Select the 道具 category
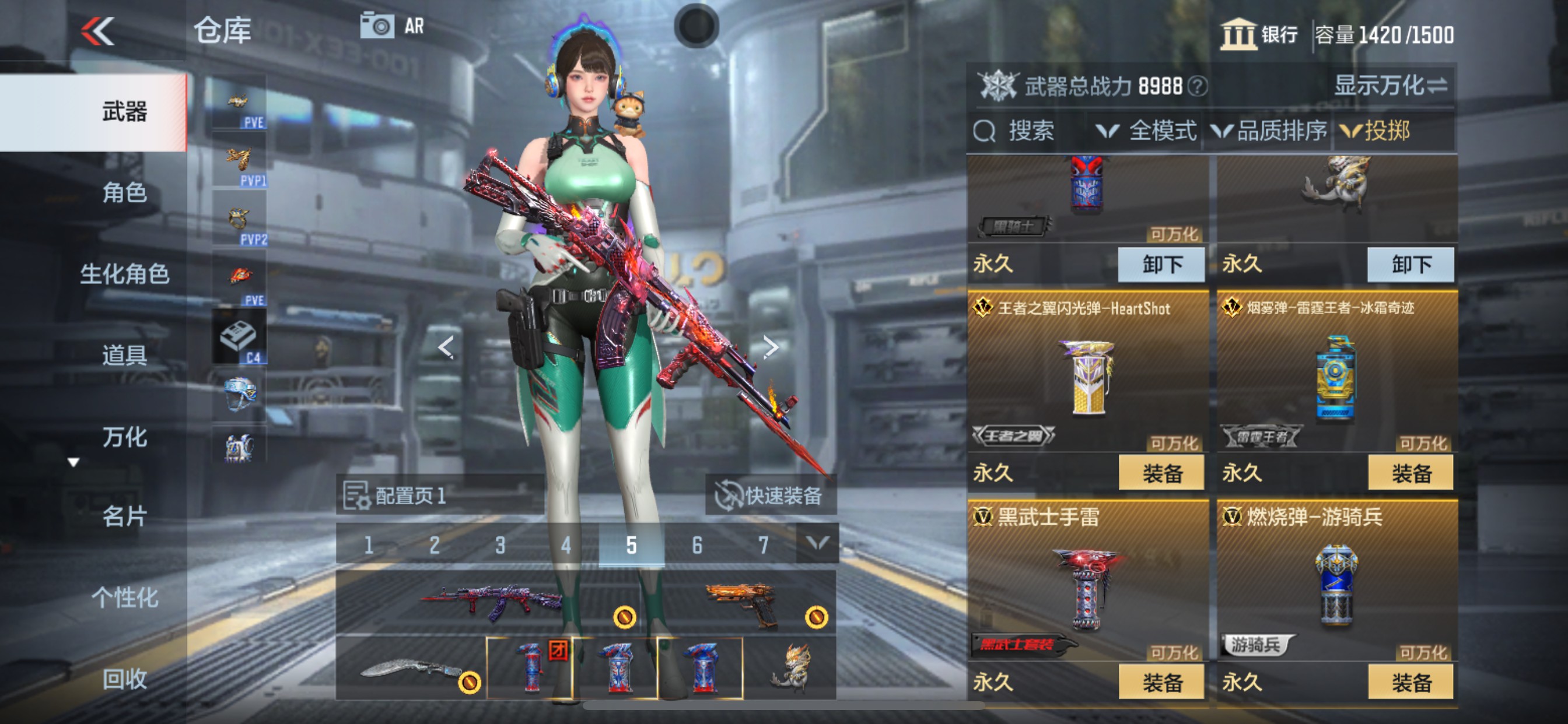Image resolution: width=1568 pixels, height=724 pixels. [124, 354]
